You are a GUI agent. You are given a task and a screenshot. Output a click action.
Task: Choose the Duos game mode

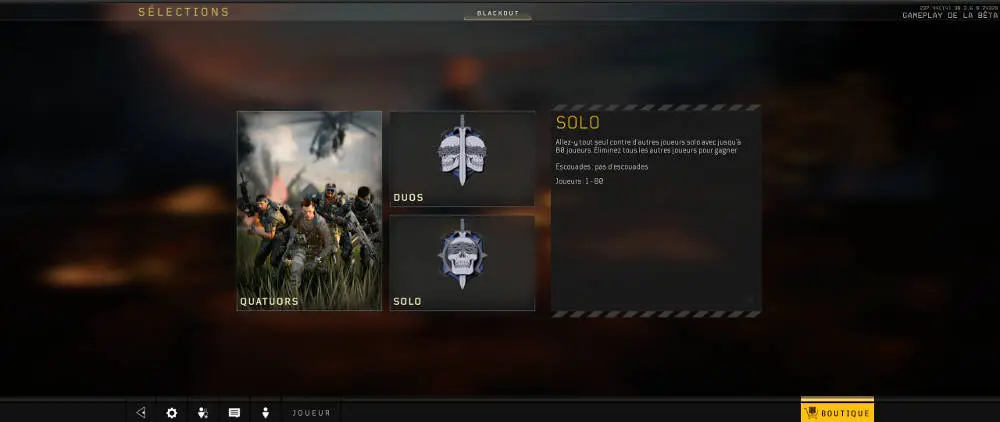pyautogui.click(x=462, y=159)
